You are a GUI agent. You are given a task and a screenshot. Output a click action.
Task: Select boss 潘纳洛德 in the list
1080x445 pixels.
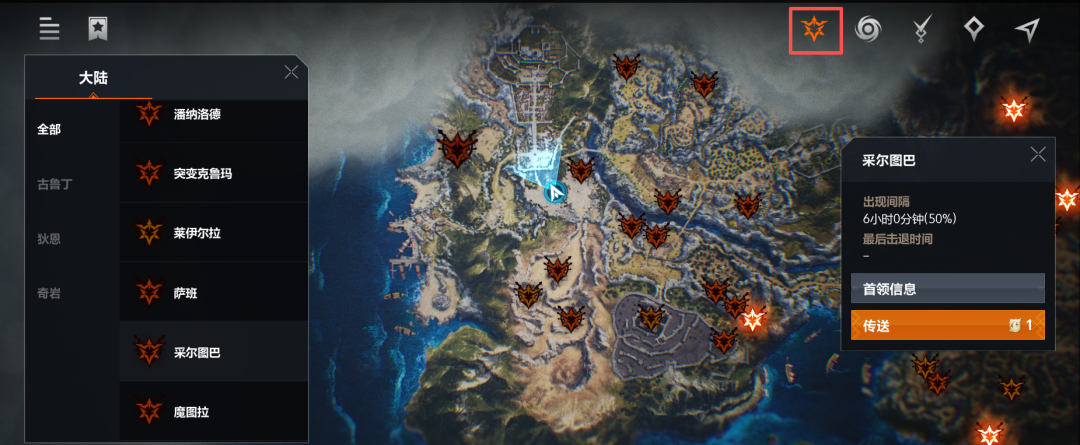(x=212, y=114)
